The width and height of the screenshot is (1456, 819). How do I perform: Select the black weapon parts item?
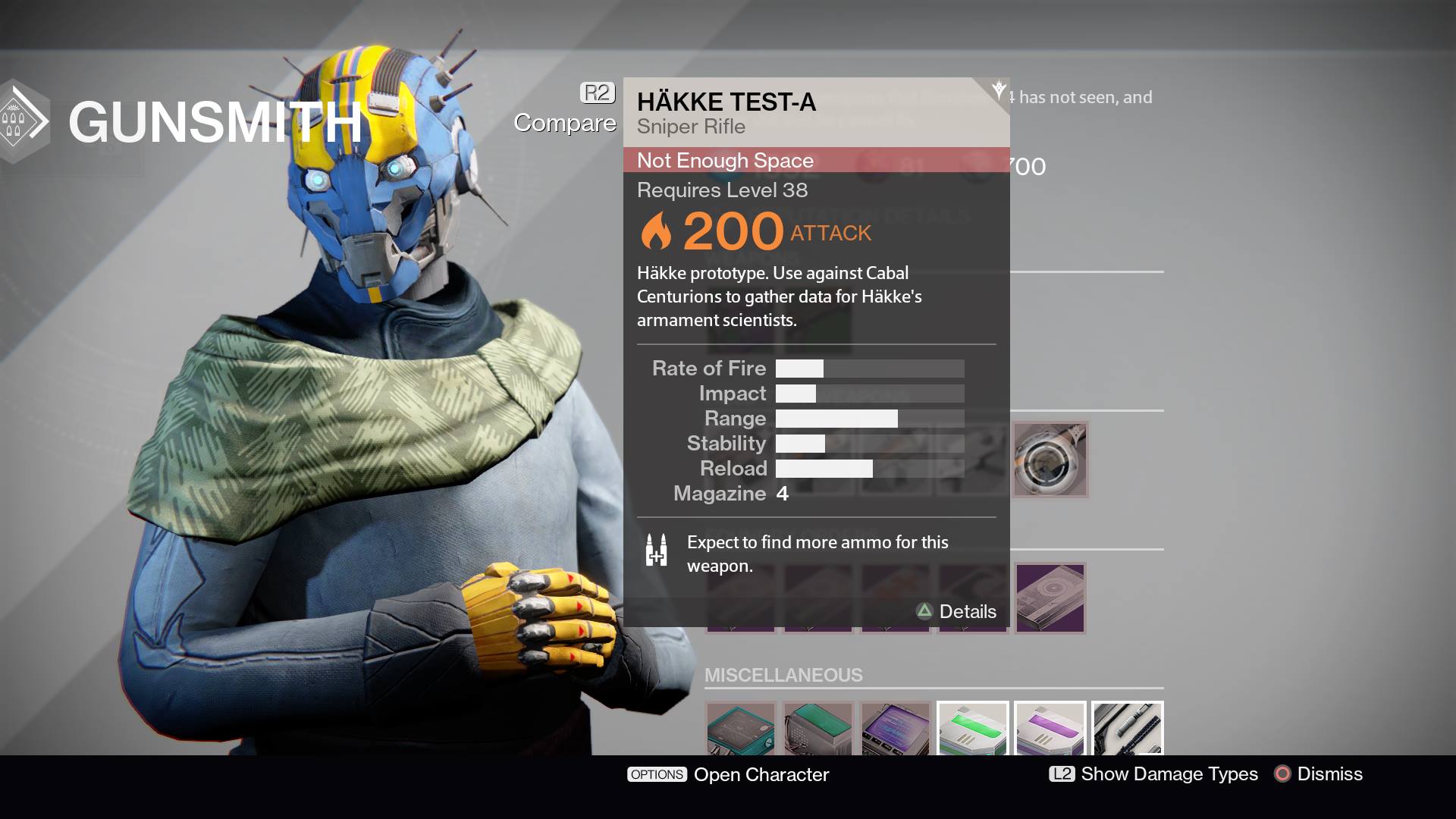click(x=1128, y=729)
